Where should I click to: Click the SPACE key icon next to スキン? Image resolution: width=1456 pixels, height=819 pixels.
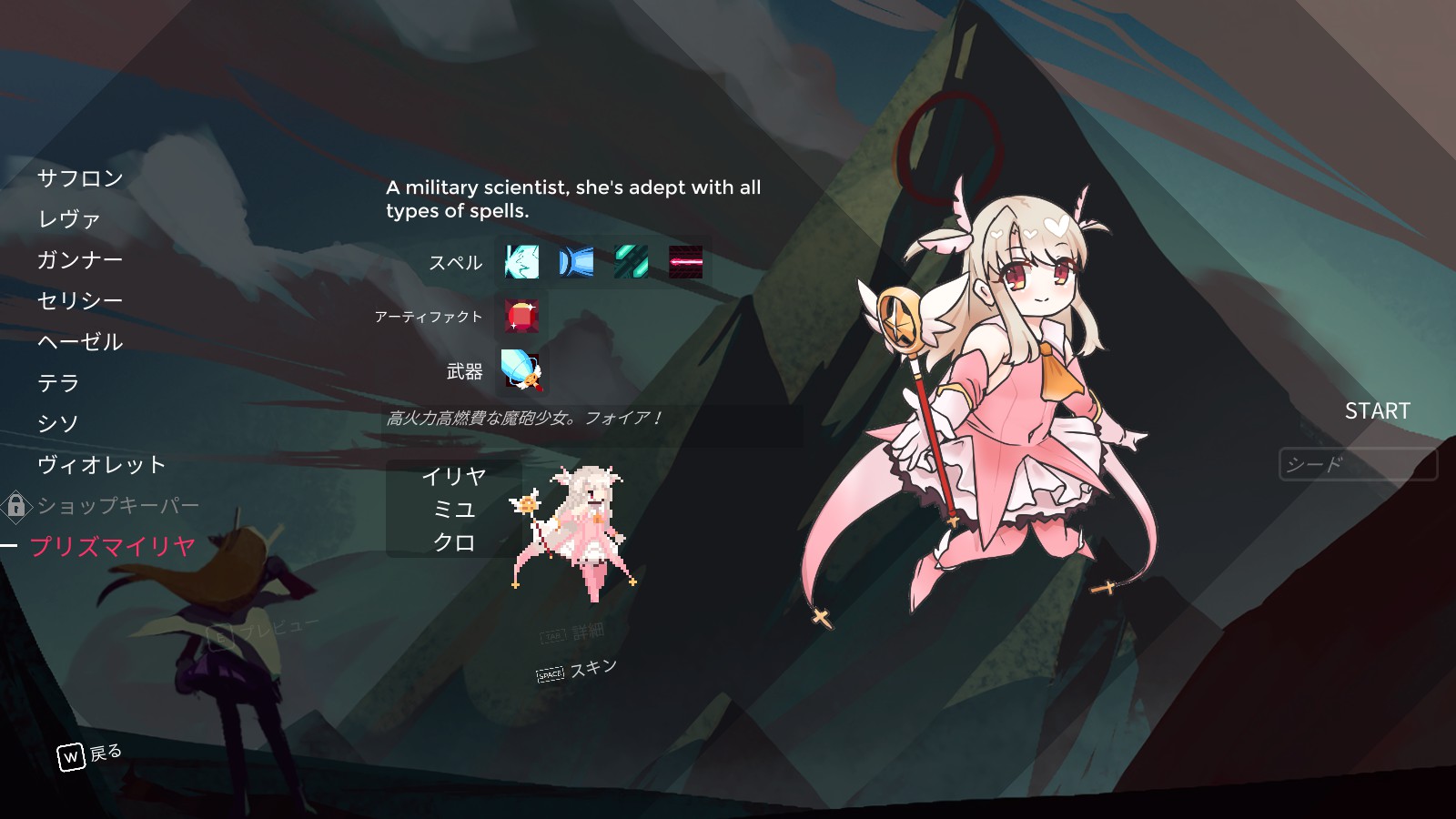pyautogui.click(x=549, y=675)
